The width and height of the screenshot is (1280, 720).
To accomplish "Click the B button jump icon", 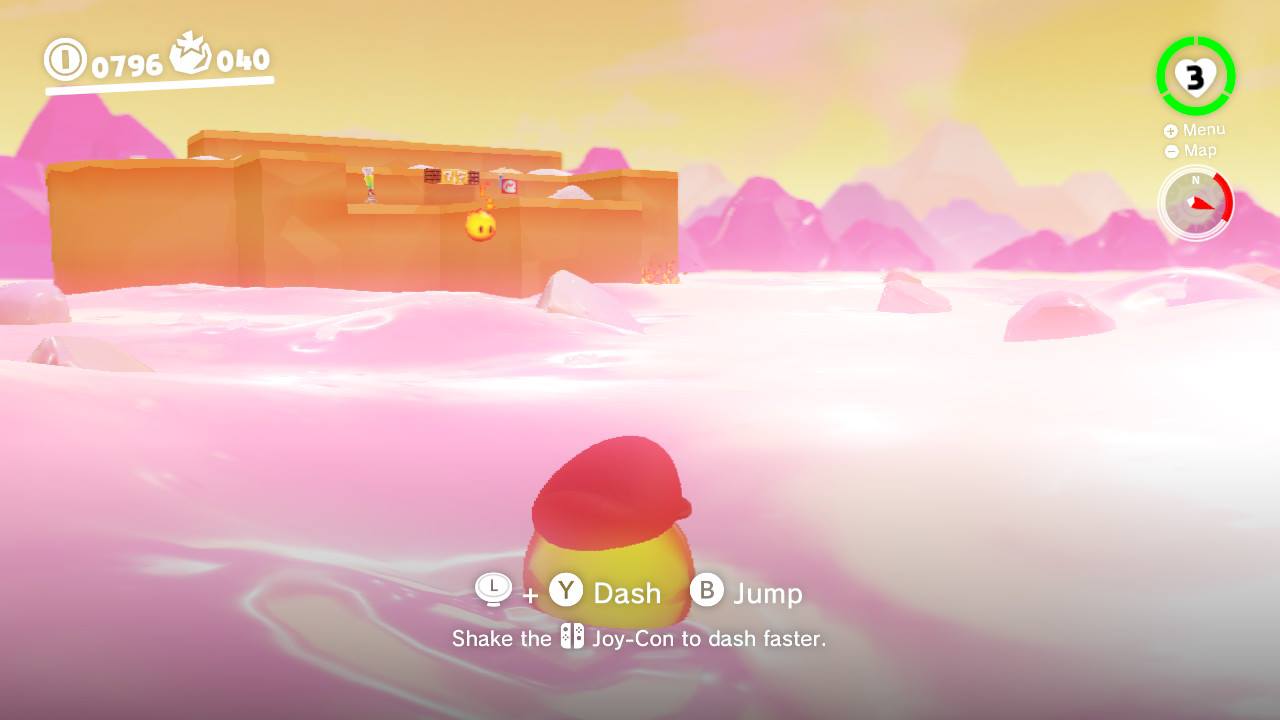I will click(x=708, y=592).
